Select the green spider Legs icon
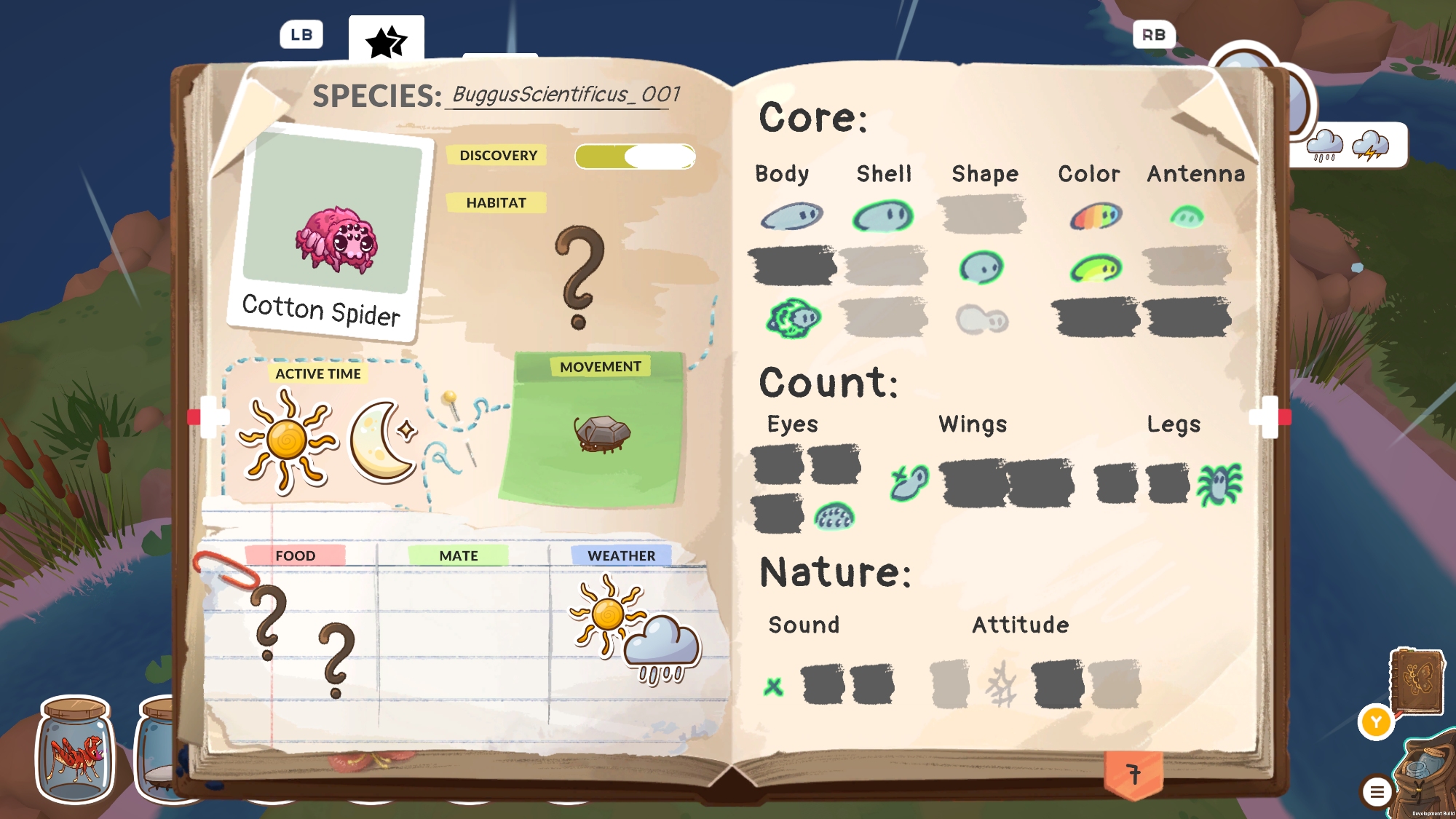This screenshot has width=1456, height=819. pyautogui.click(x=1220, y=484)
